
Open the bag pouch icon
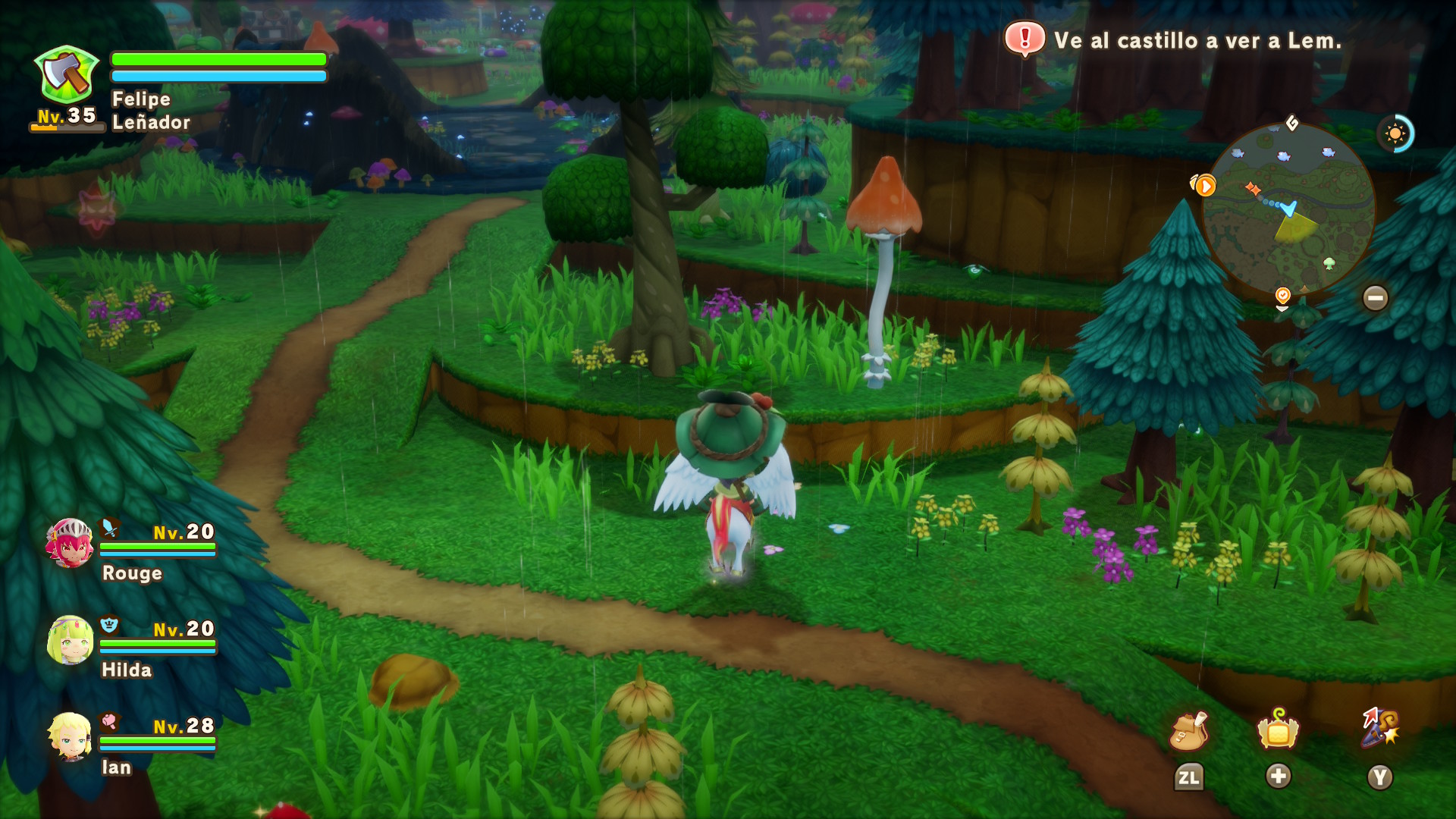pos(1188,731)
